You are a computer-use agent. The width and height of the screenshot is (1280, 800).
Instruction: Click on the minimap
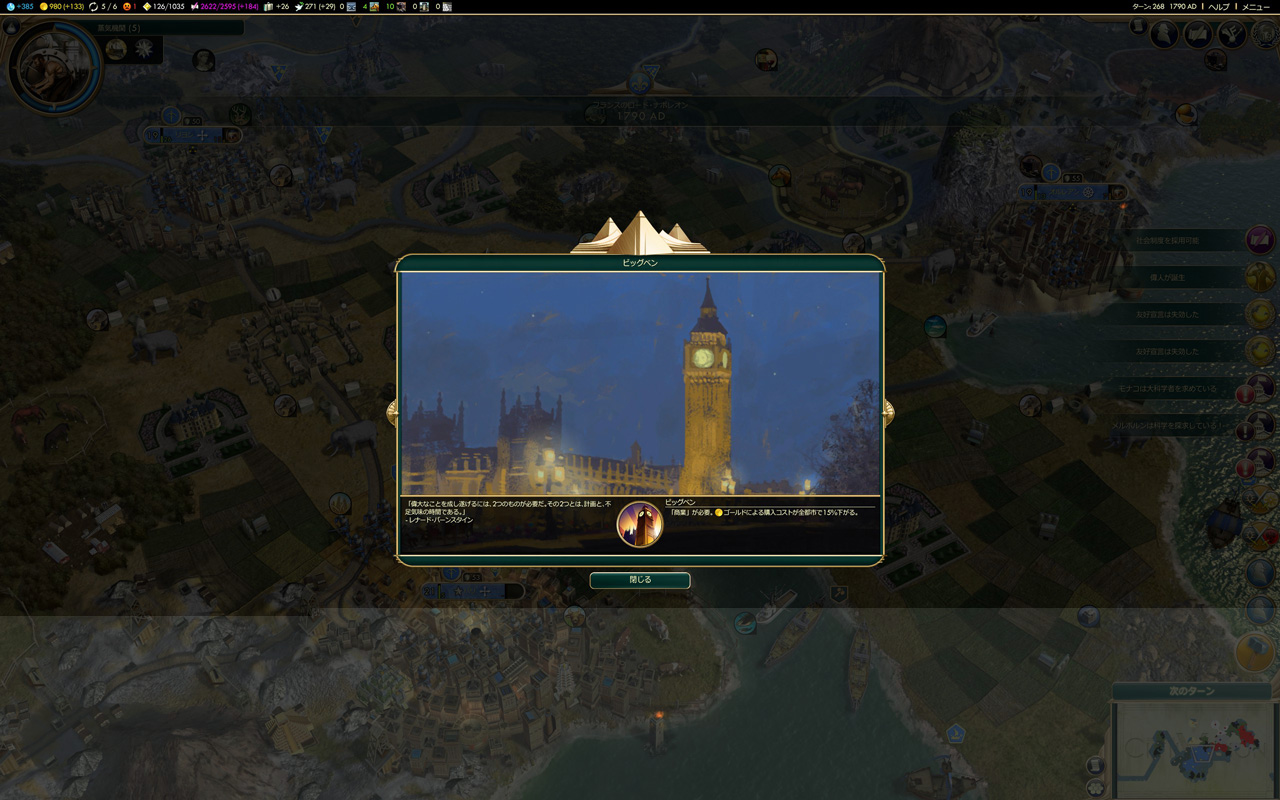tap(1191, 752)
